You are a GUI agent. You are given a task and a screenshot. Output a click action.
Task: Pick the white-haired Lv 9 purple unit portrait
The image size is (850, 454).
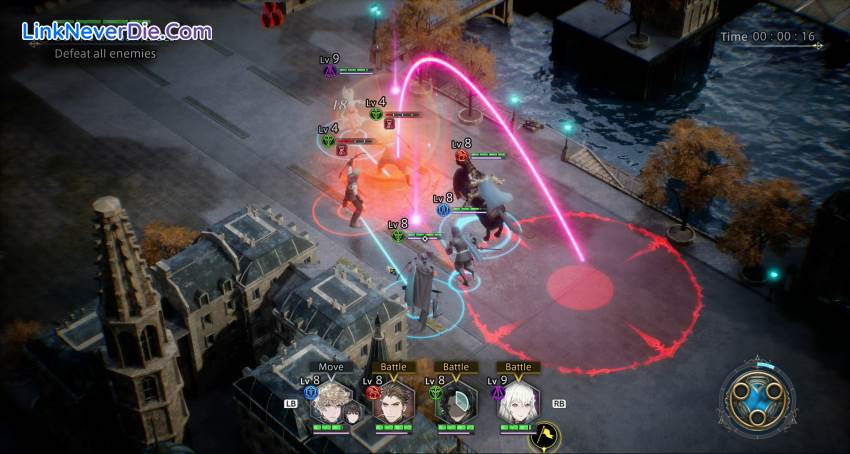click(518, 402)
